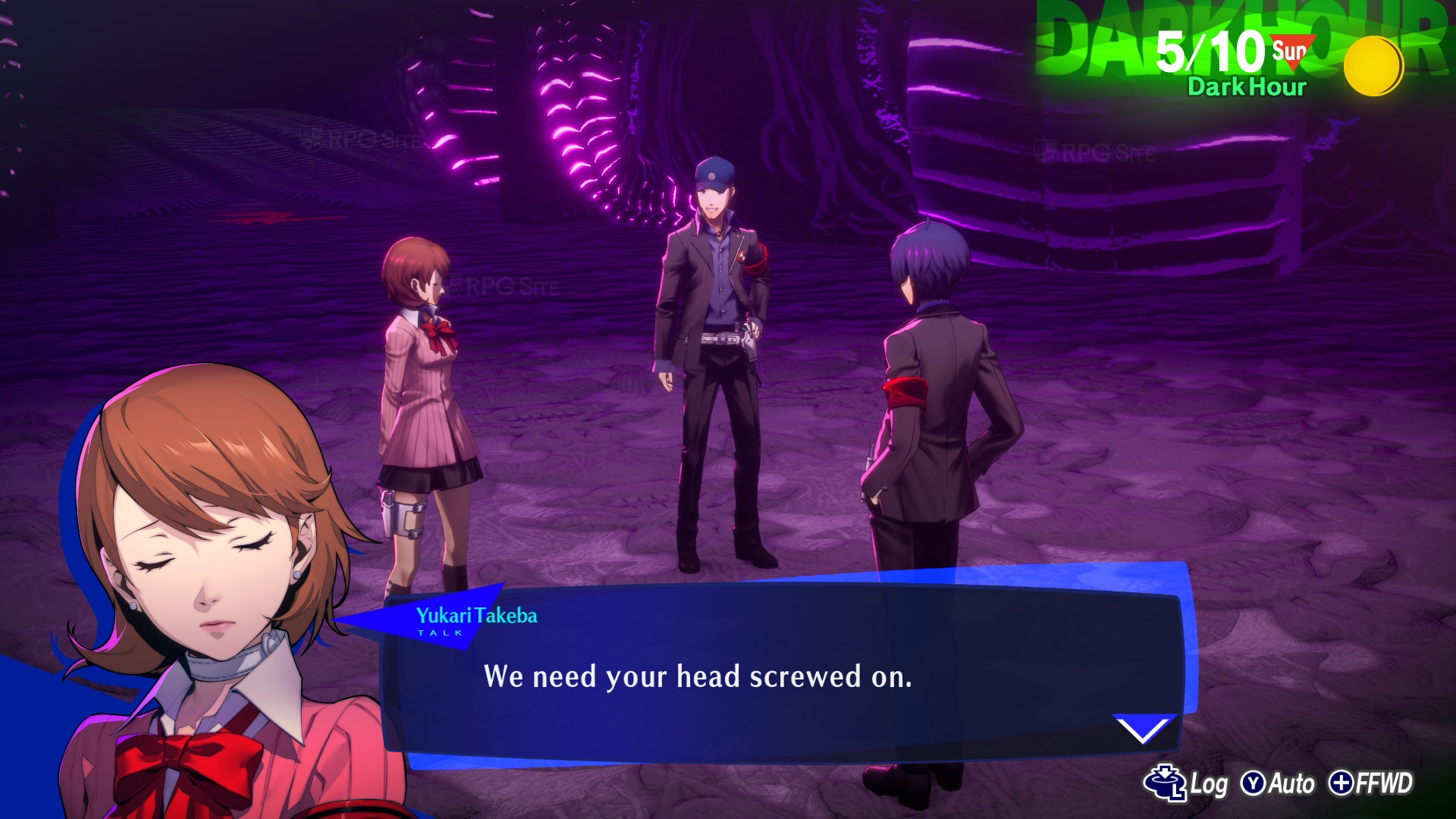Activate FFWD to fast-forward the scene
Image resolution: width=1456 pixels, height=819 pixels.
click(x=1371, y=783)
